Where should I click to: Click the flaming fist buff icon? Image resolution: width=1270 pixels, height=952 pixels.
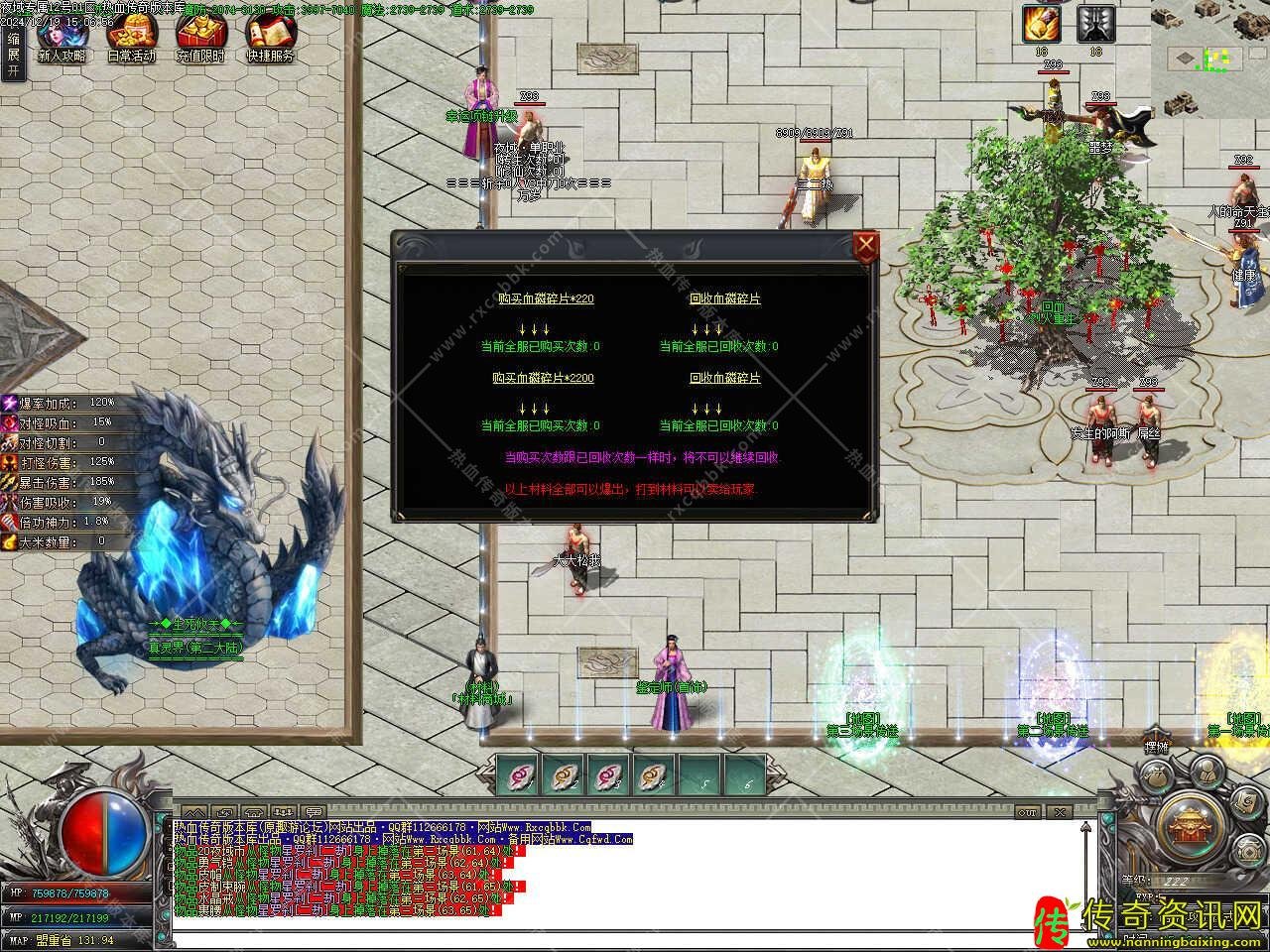click(x=1042, y=24)
